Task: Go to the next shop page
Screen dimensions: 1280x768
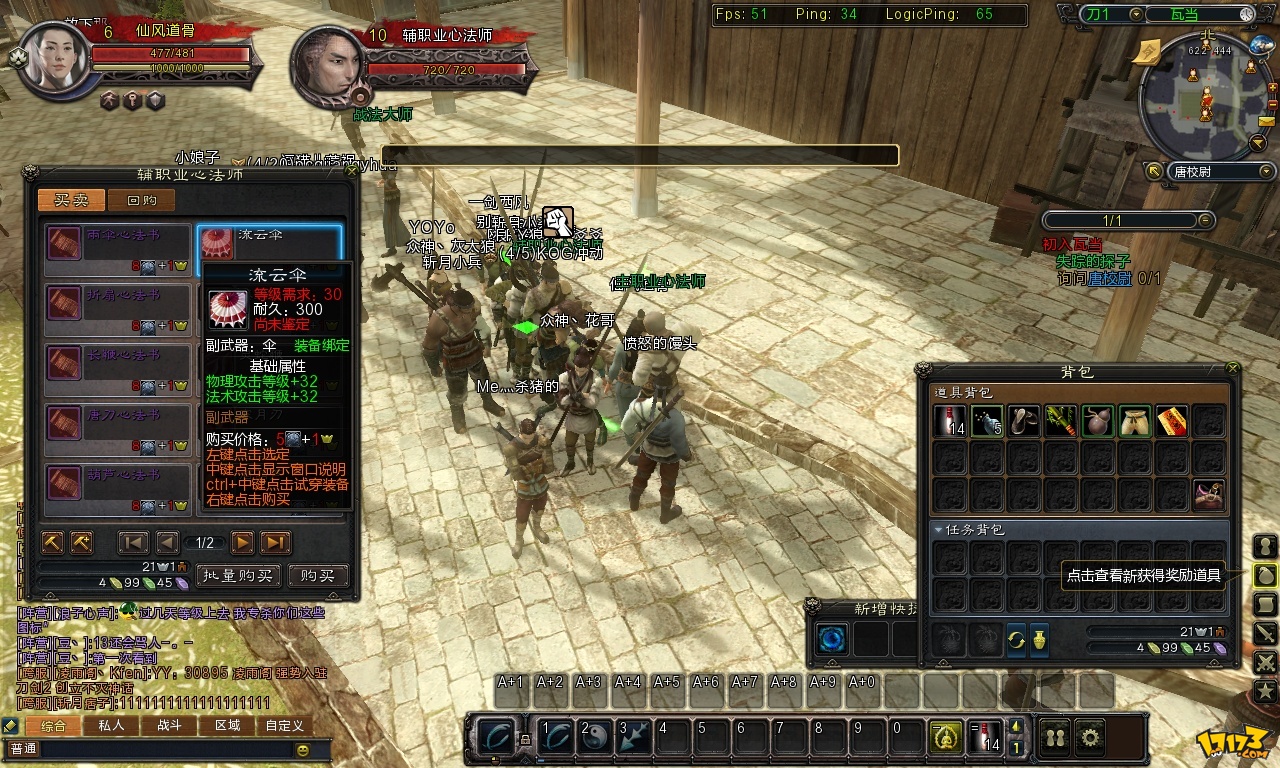Action: (242, 542)
